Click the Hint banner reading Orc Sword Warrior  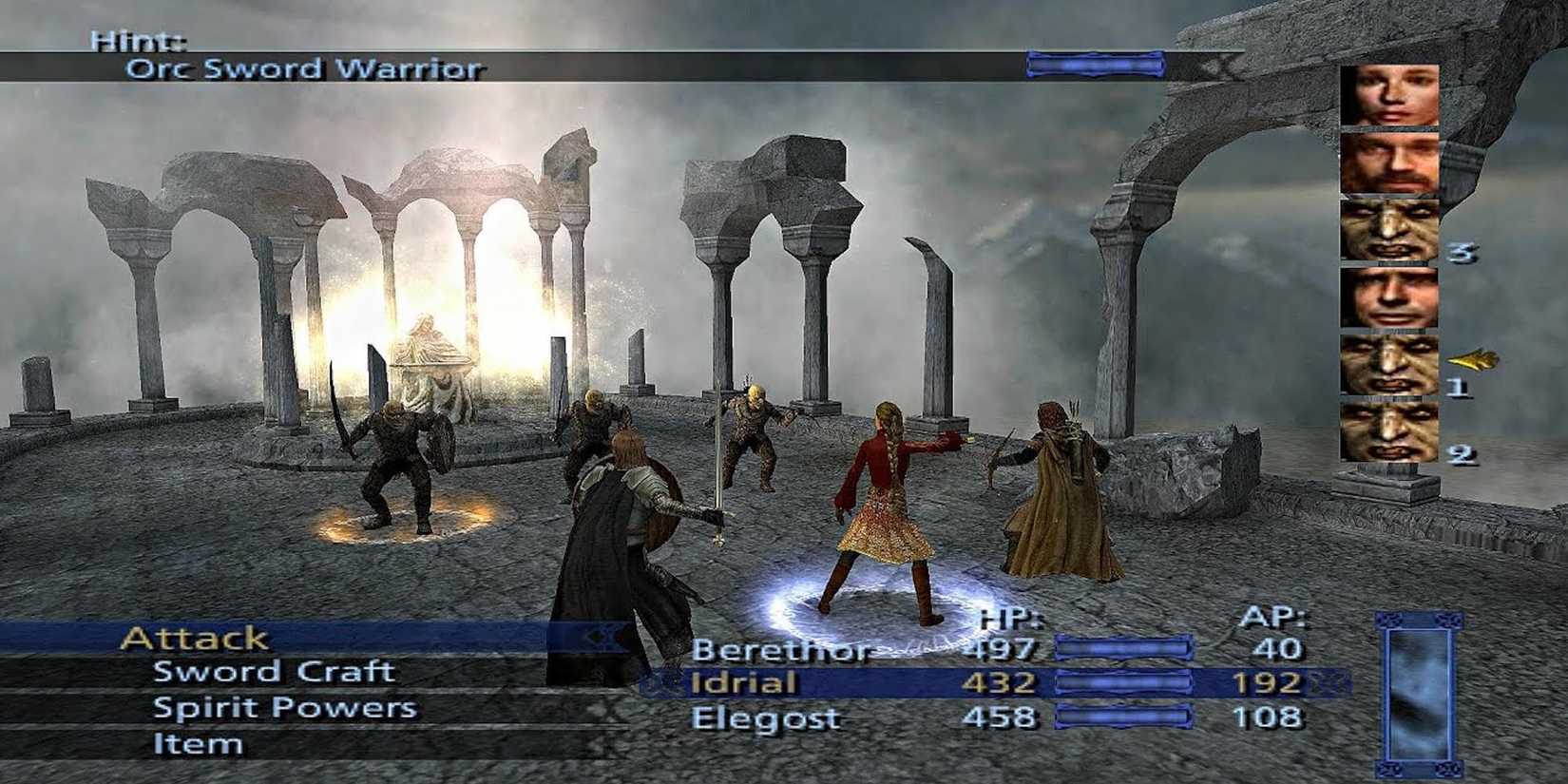304,68
